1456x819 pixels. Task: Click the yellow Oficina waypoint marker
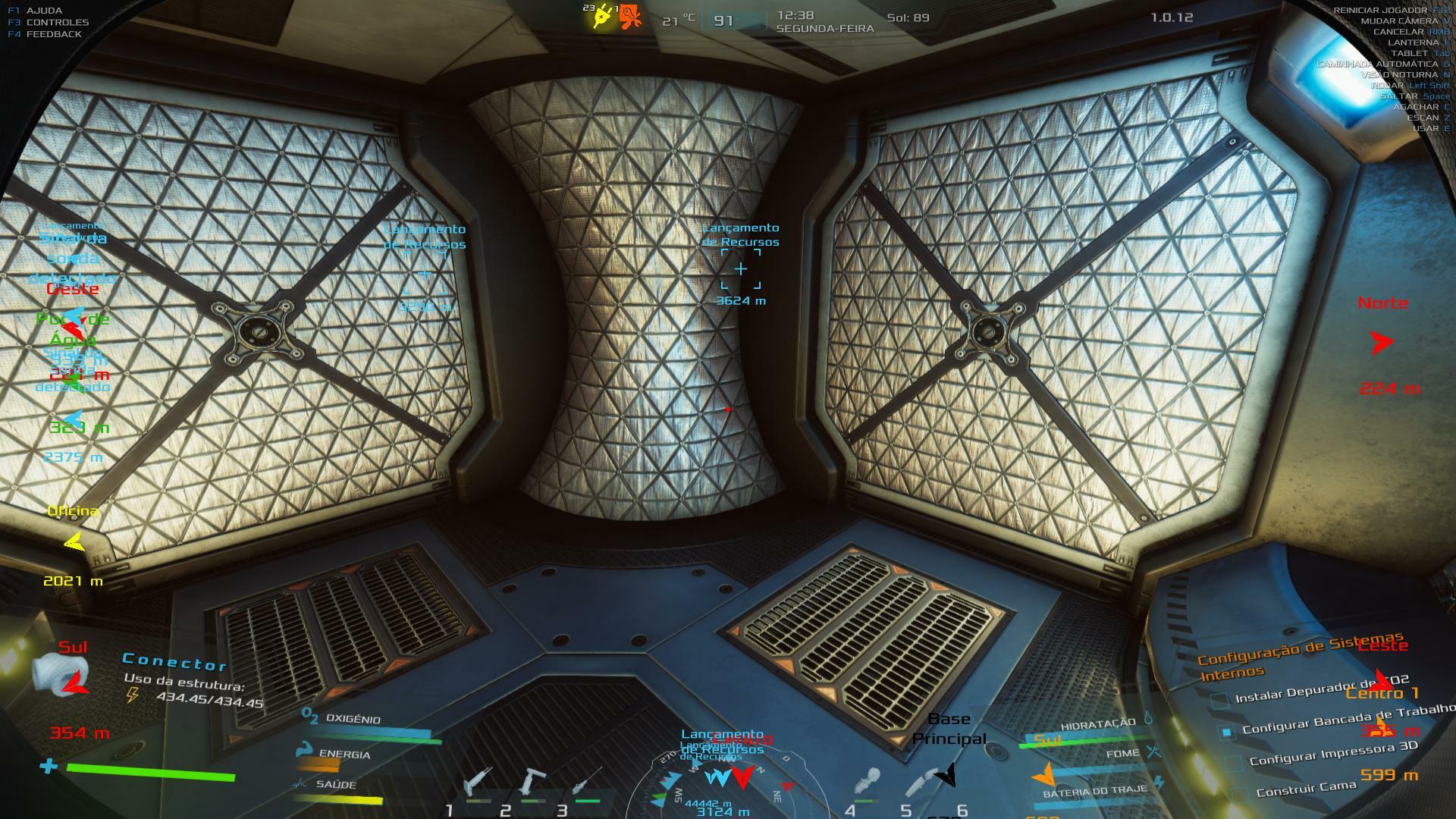pyautogui.click(x=74, y=542)
